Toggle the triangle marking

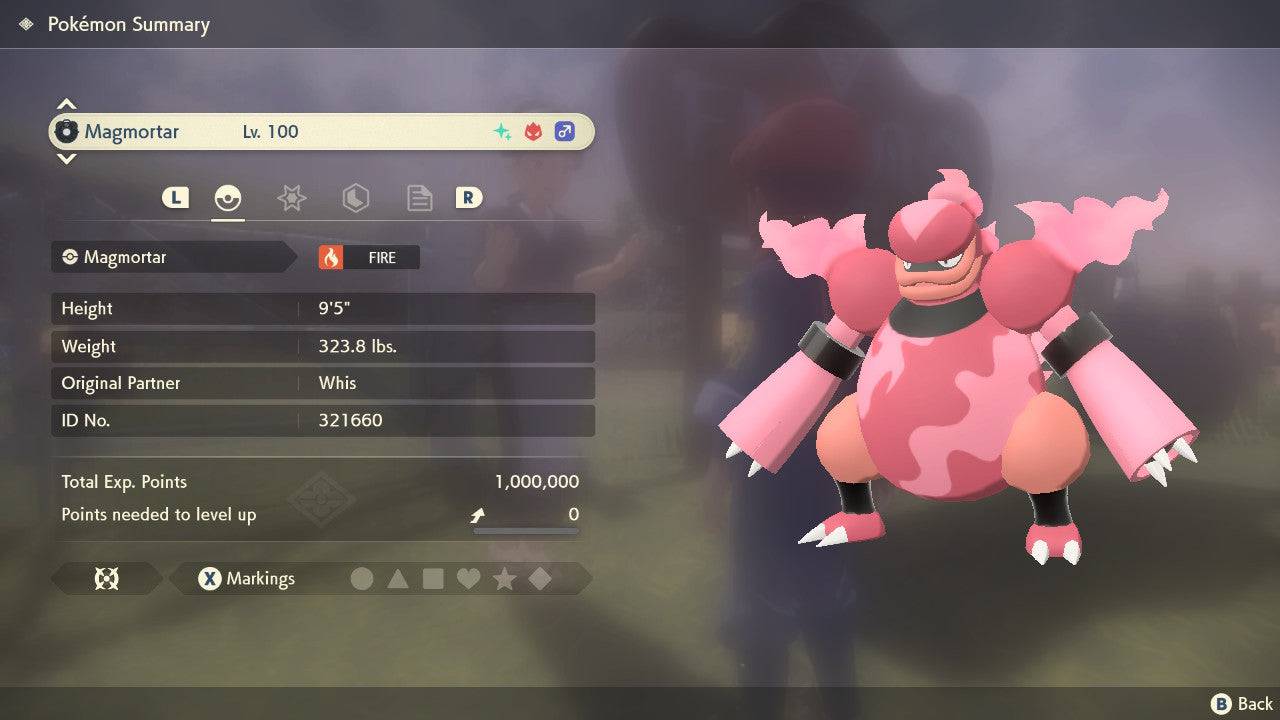point(398,578)
